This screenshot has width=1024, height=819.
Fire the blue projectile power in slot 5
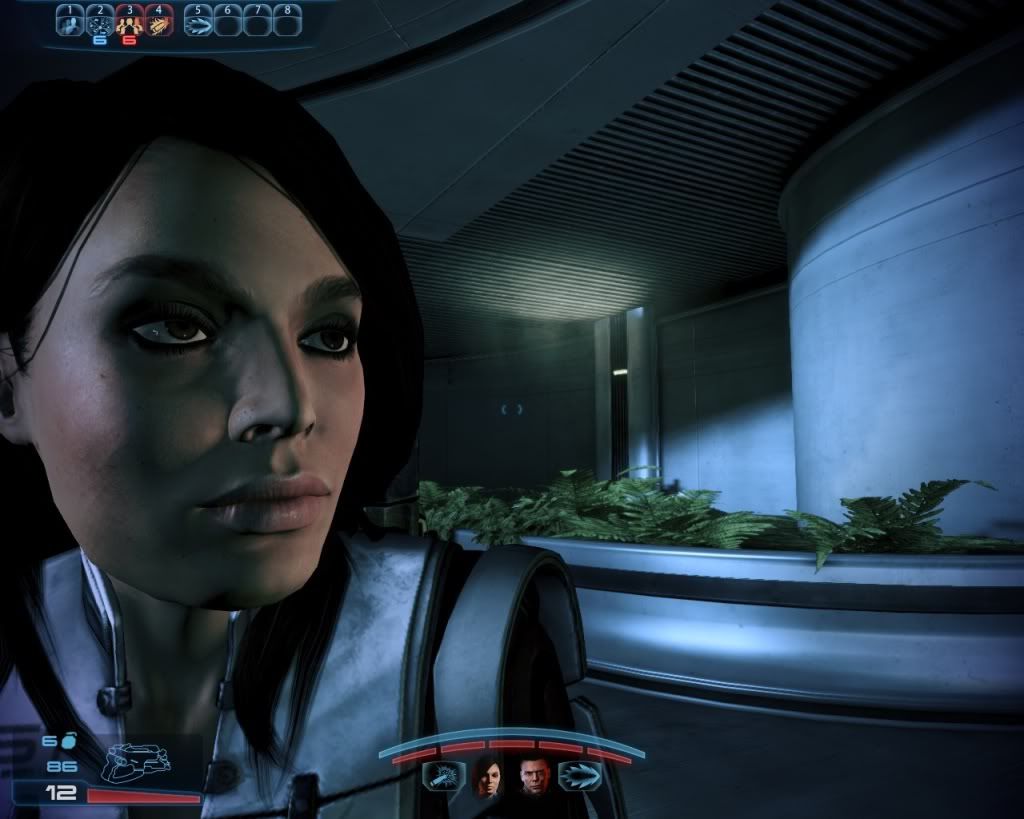point(198,20)
